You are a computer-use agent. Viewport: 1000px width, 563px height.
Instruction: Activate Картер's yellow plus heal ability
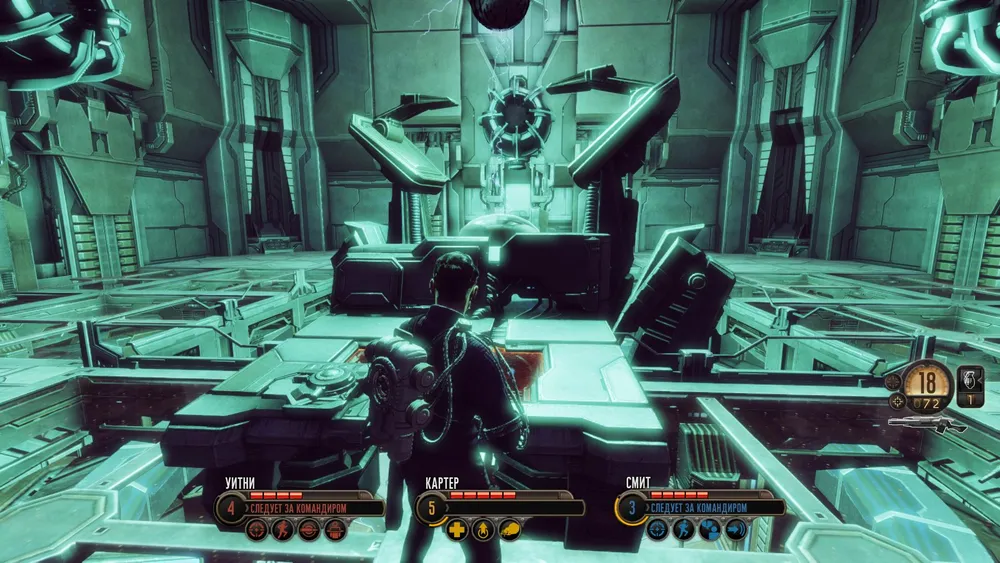click(x=457, y=530)
